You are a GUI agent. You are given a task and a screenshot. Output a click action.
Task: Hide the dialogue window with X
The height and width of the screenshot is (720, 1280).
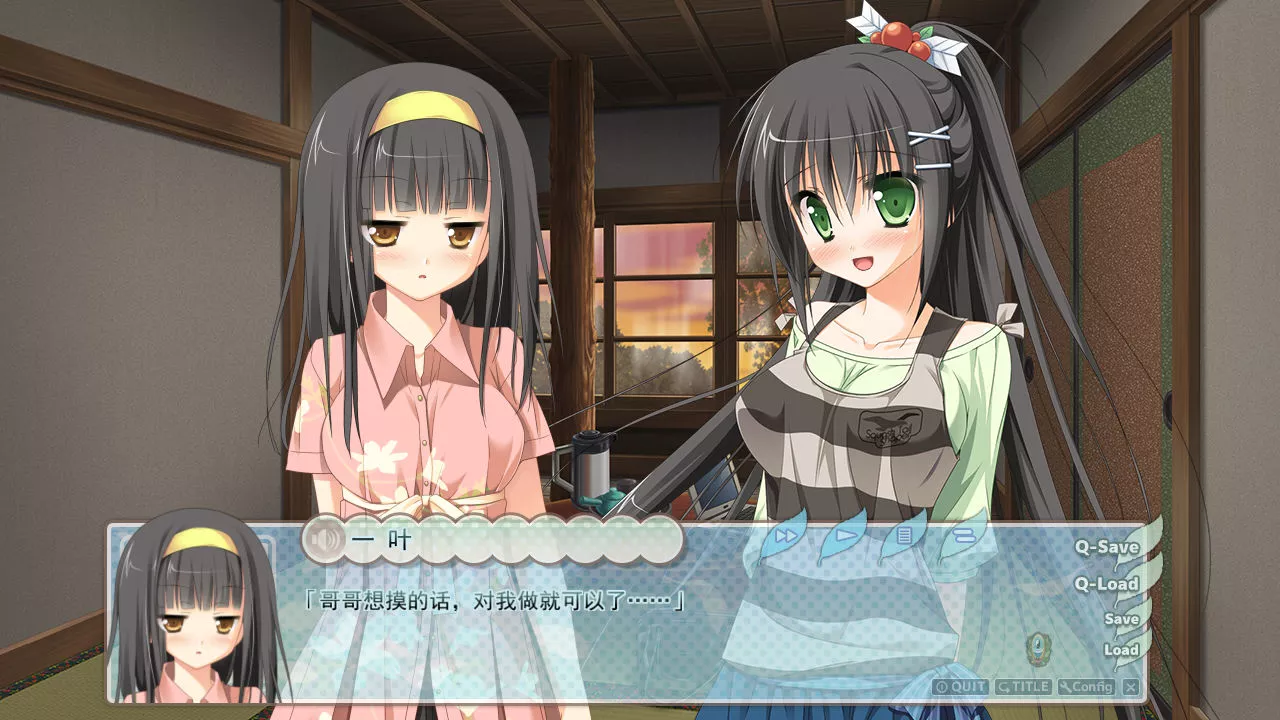[1130, 687]
